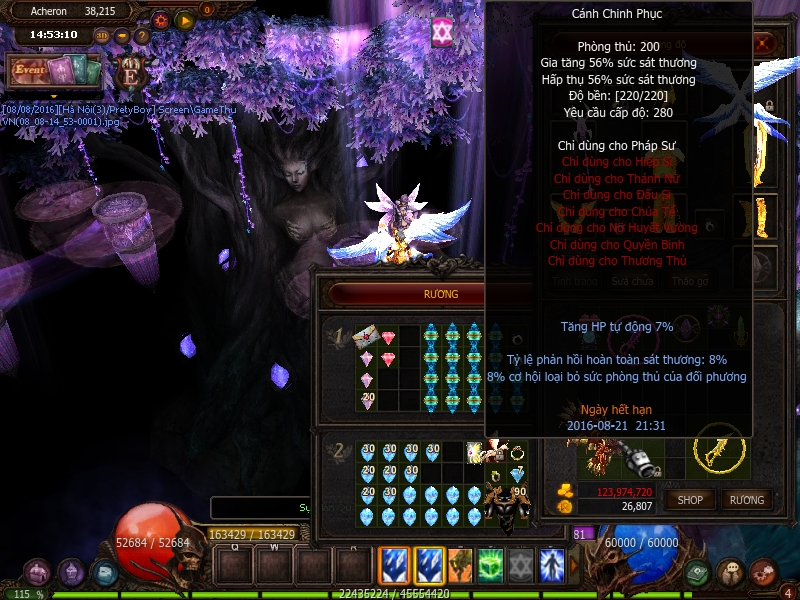This screenshot has height=600, width=800.
Task: Open the SHOP button in inventory
Action: tap(690, 499)
